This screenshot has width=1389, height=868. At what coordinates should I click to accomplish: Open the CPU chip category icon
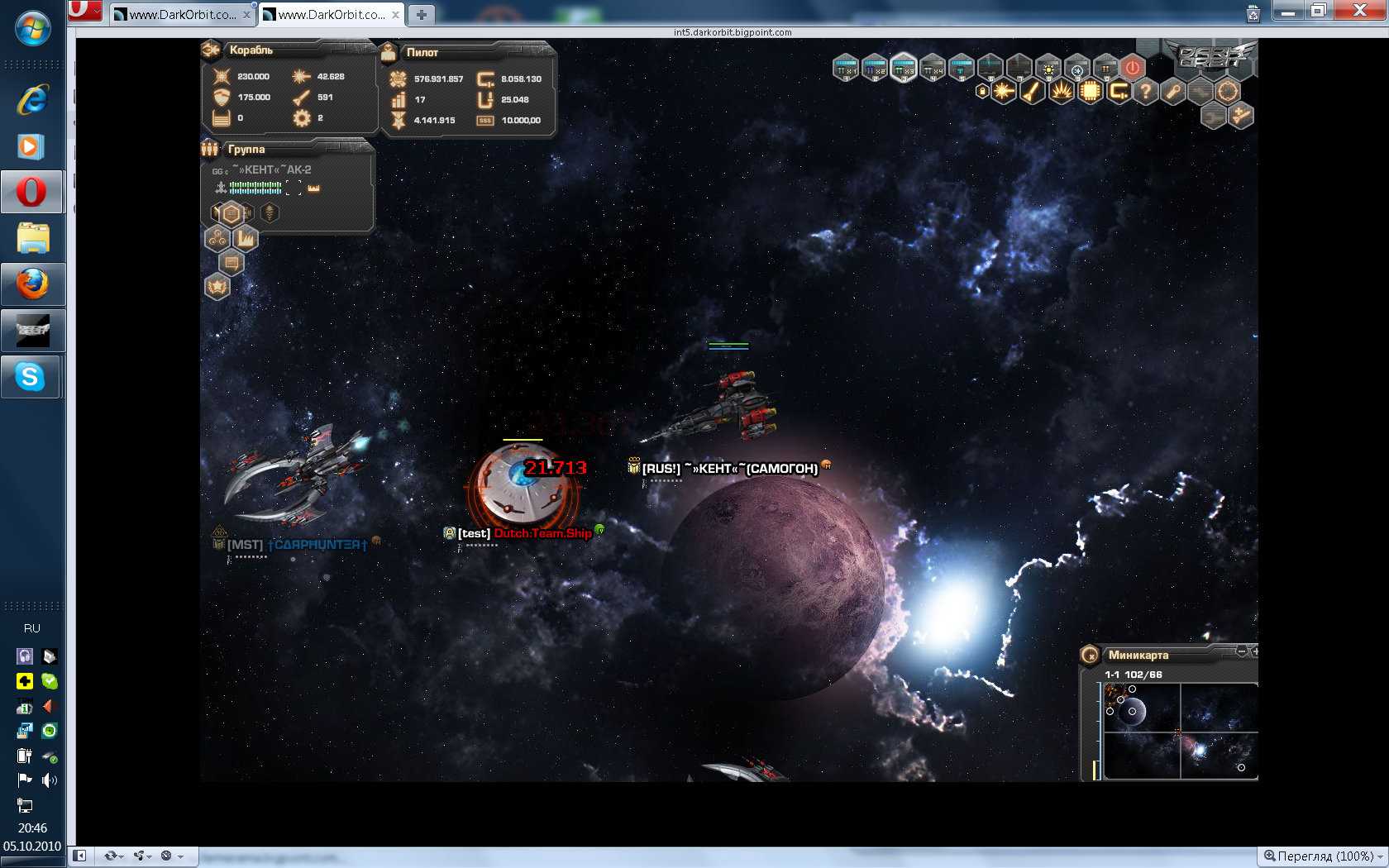pos(1090,91)
